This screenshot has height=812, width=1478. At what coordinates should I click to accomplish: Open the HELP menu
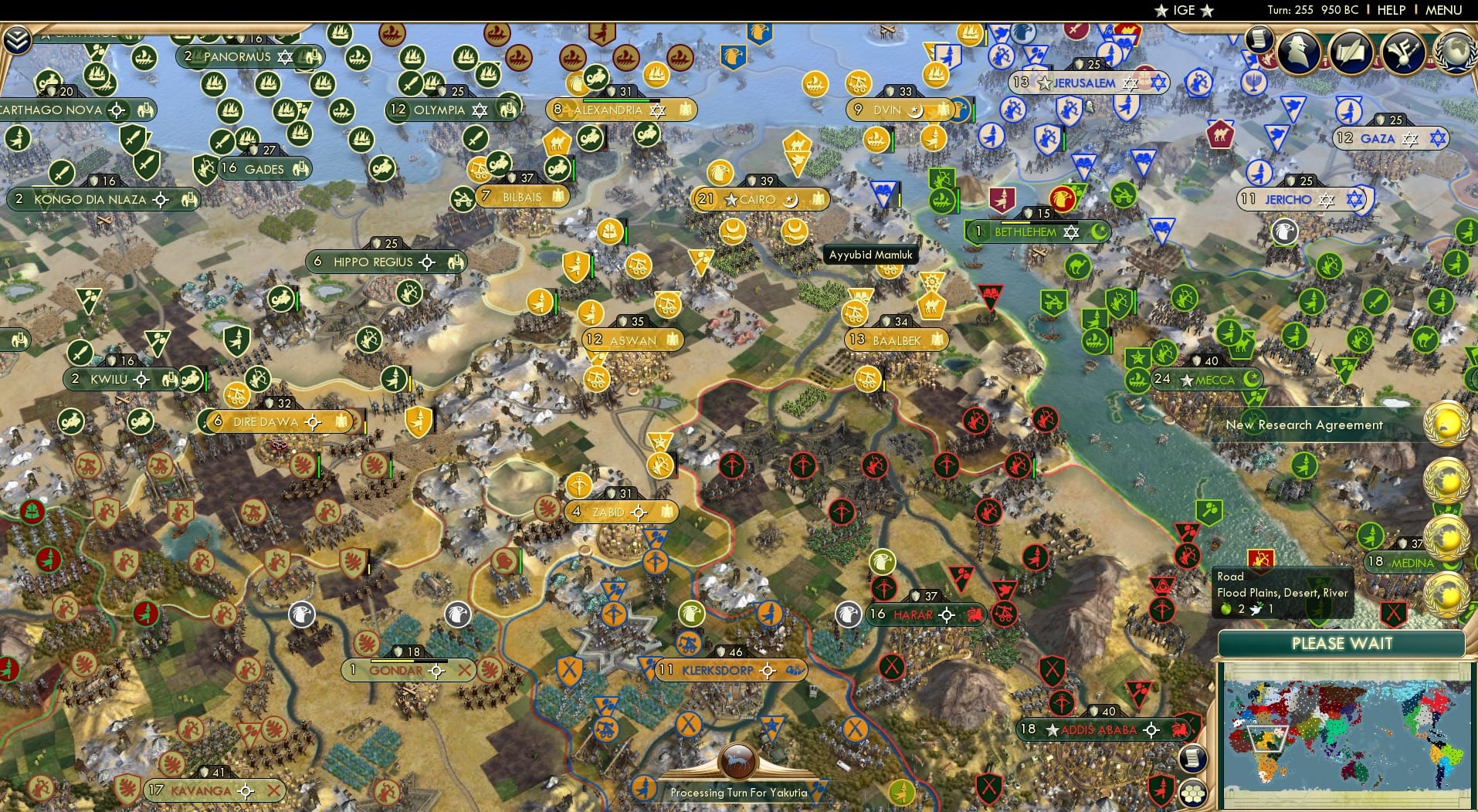pyautogui.click(x=1390, y=10)
